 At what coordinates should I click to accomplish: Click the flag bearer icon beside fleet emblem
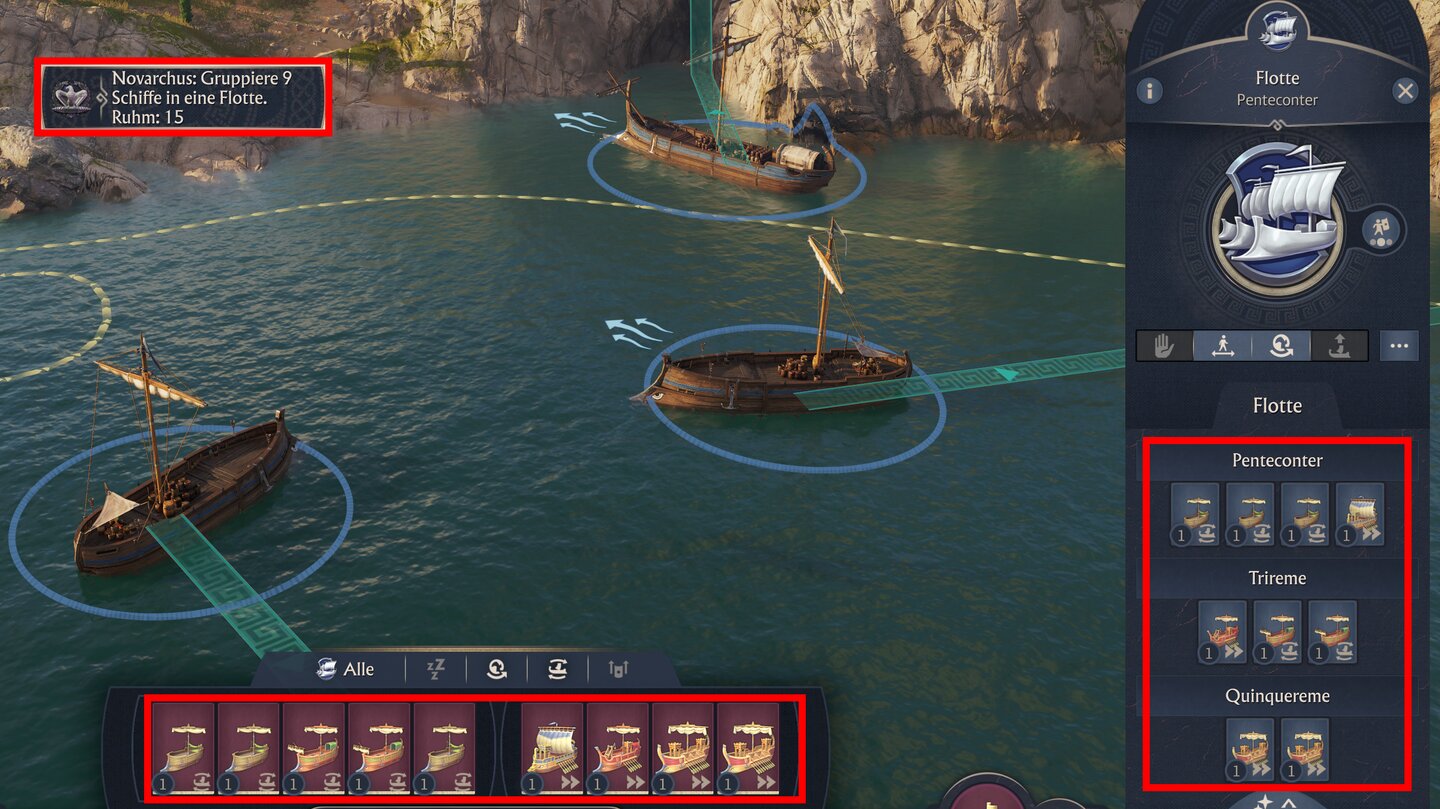point(1382,229)
